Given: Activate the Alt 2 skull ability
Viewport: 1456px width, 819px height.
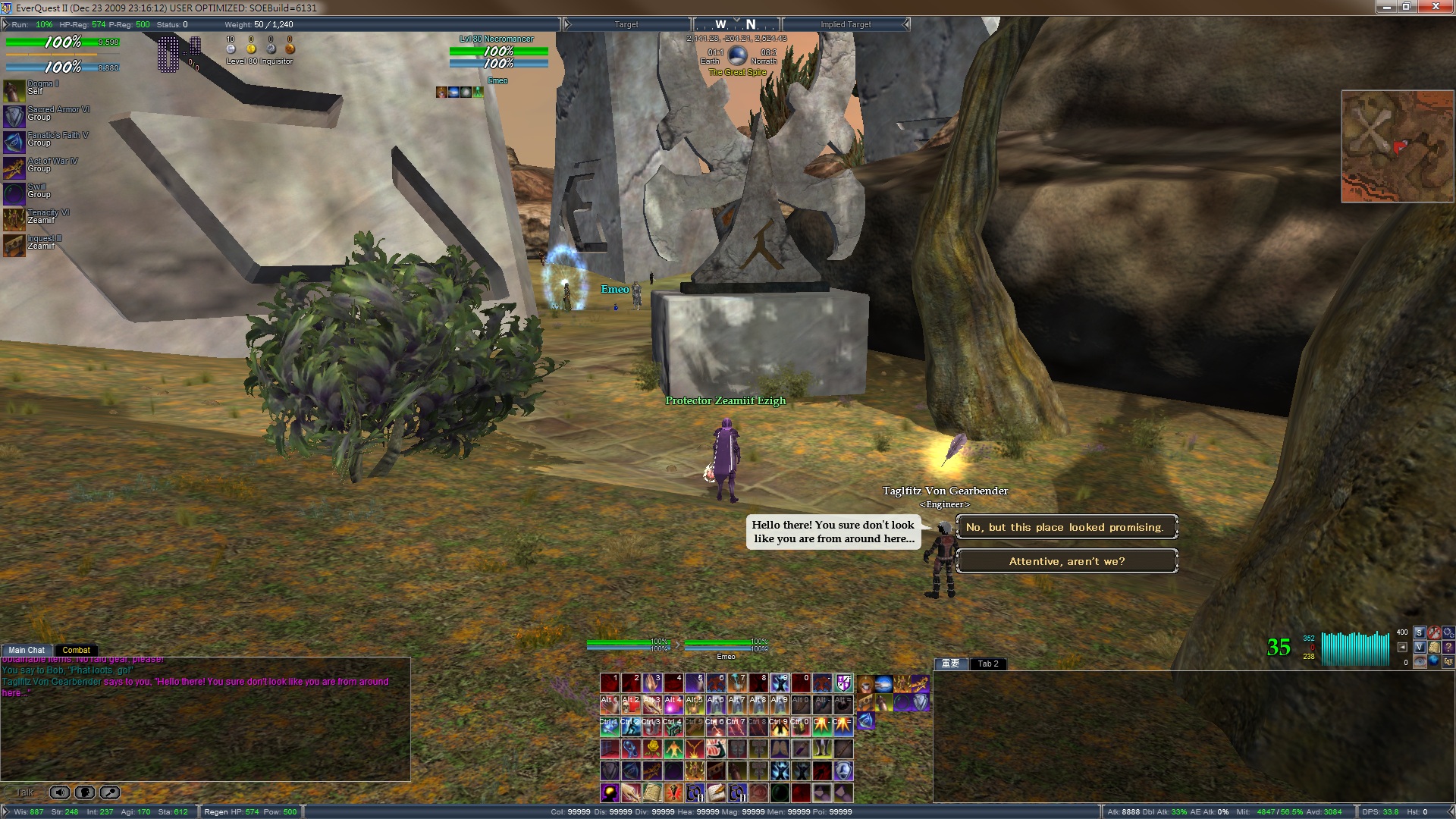Looking at the screenshot, I should click(x=631, y=704).
